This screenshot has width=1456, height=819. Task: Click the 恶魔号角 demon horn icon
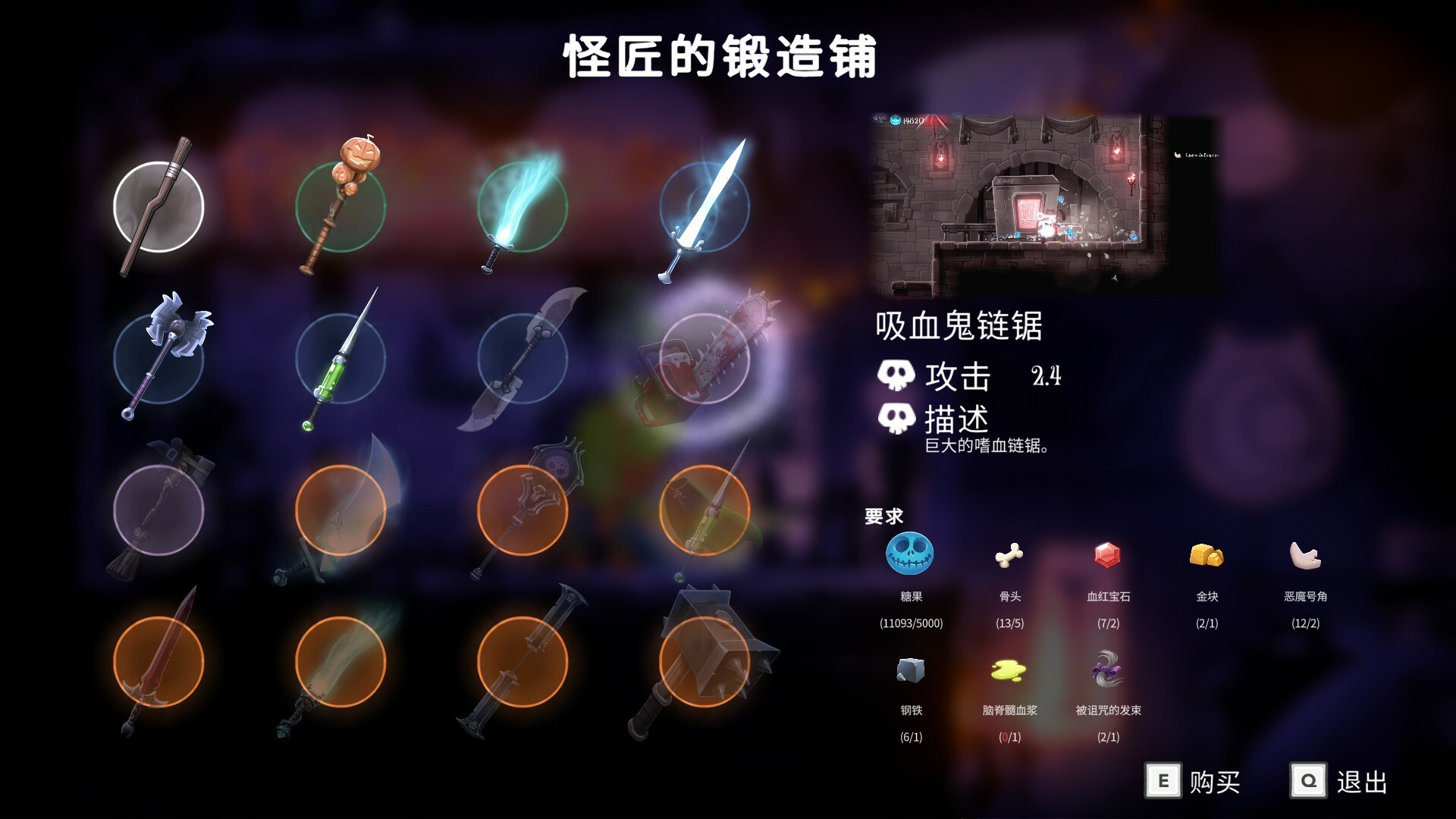point(1307,556)
